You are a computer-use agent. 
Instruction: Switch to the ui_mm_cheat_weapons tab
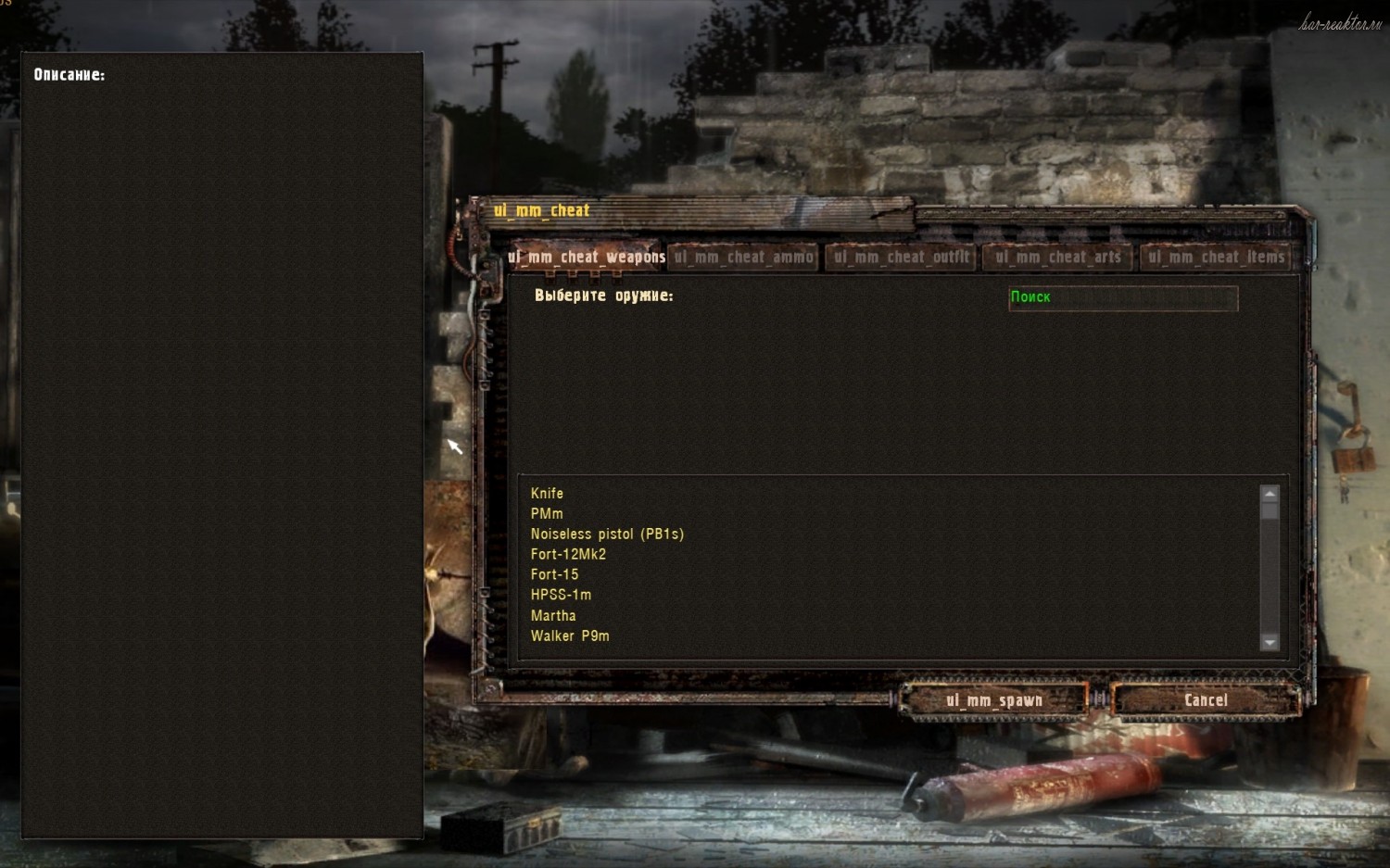(586, 257)
